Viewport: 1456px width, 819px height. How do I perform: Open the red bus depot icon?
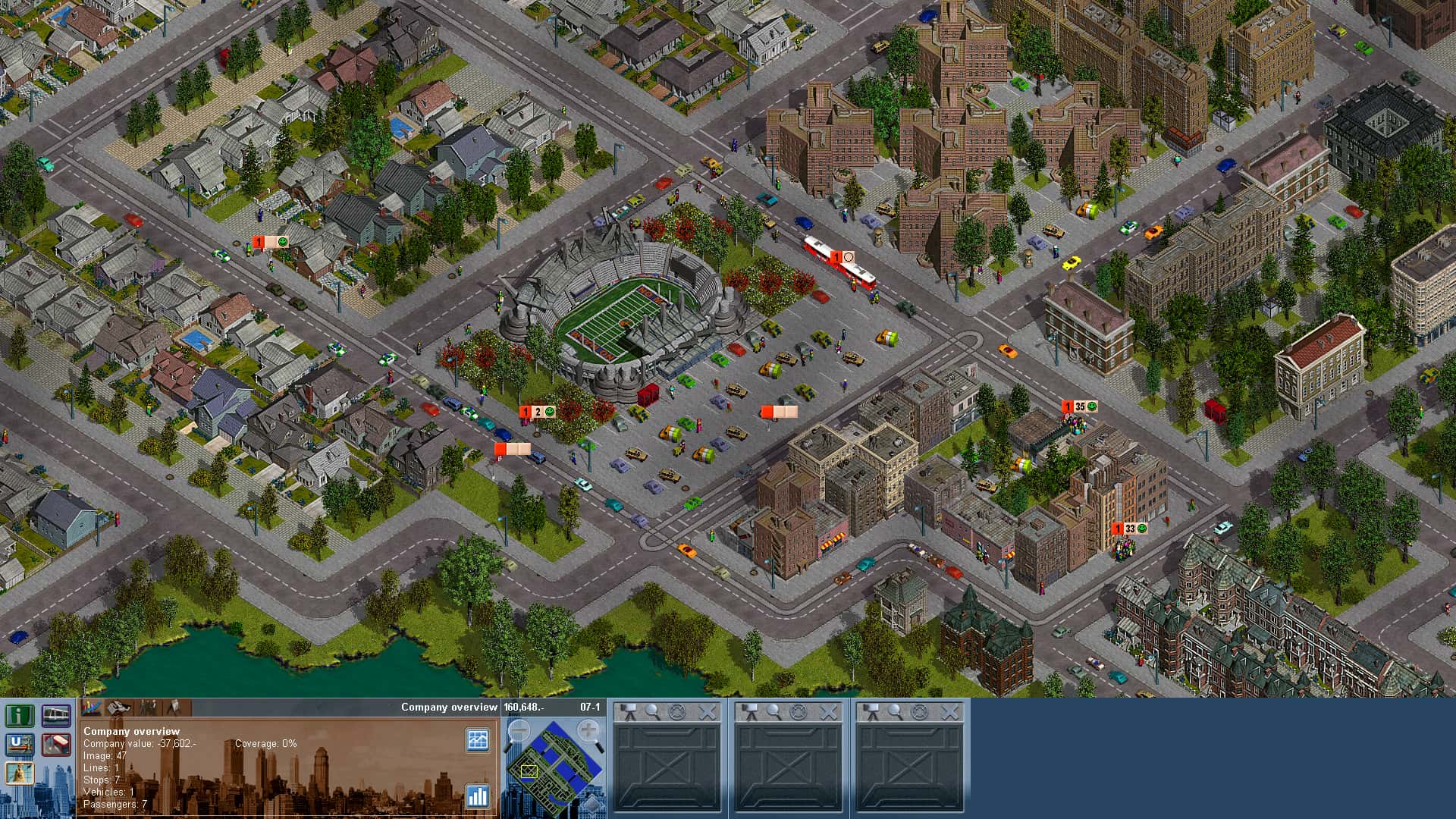tap(56, 745)
